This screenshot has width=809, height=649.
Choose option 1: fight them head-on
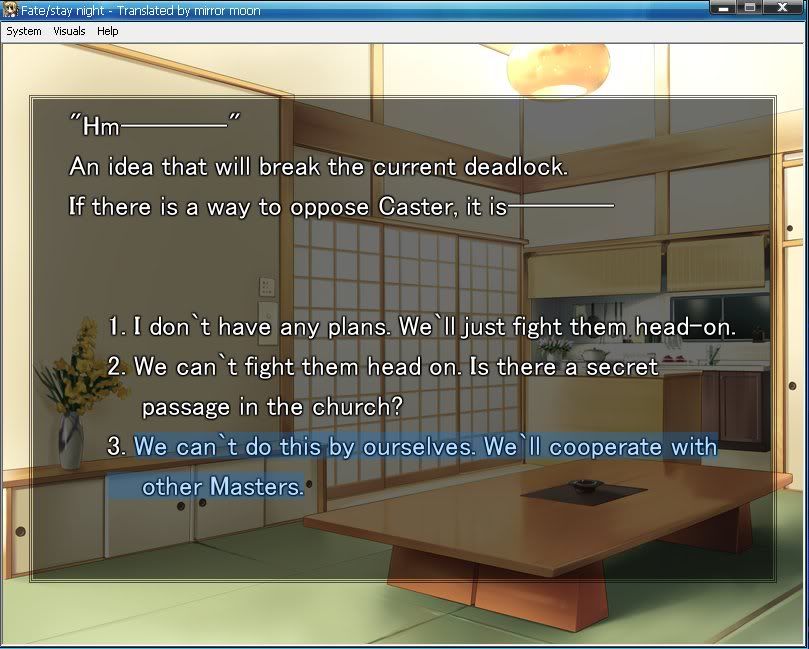(x=421, y=327)
